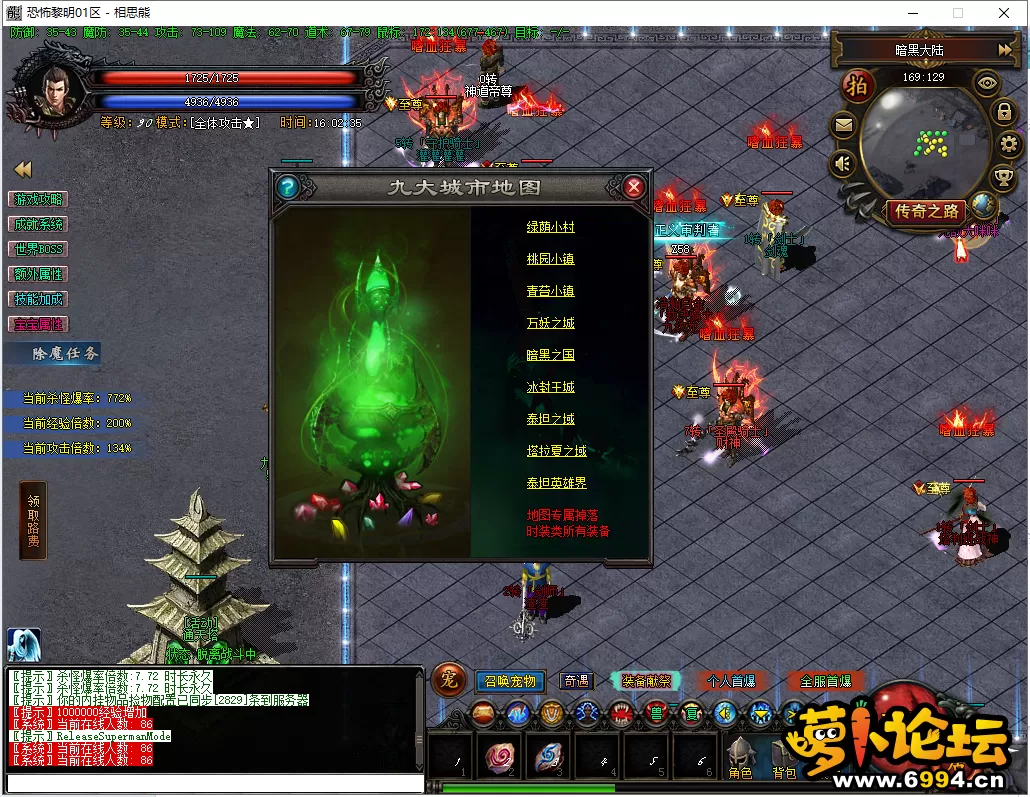
Task: Open help for the city map window
Action: [x=288, y=187]
